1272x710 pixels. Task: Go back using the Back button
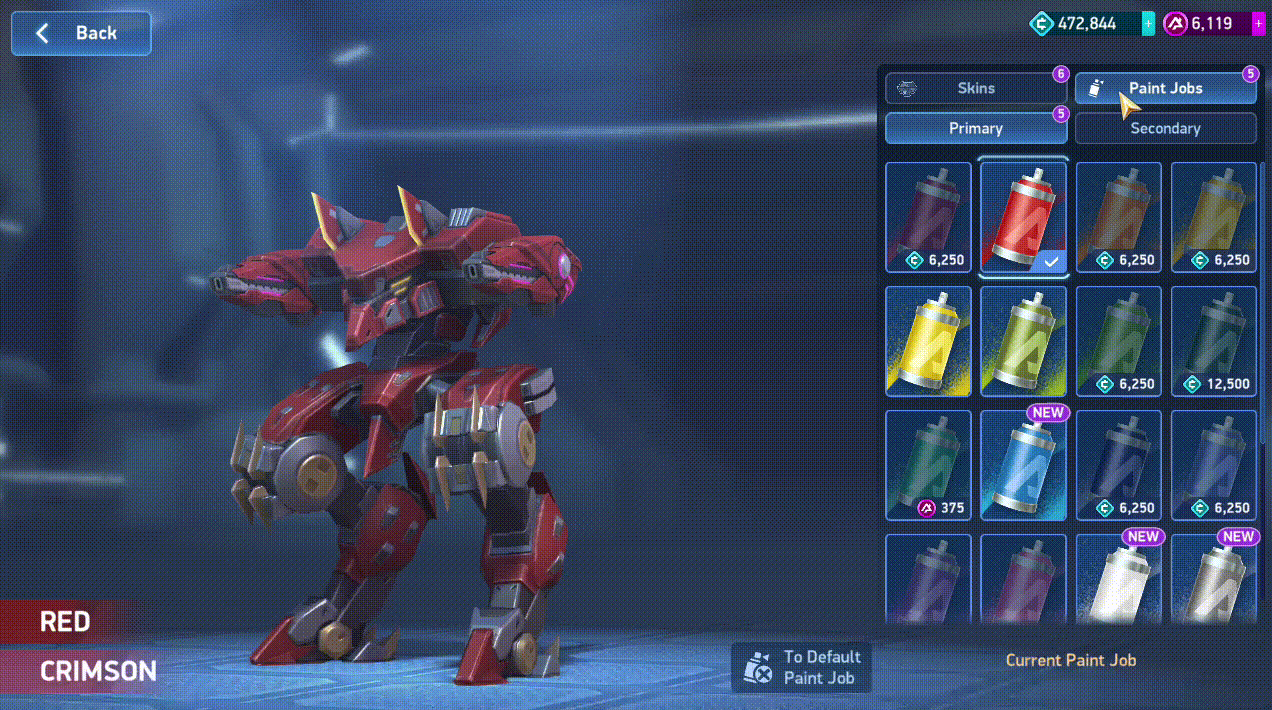tap(81, 33)
